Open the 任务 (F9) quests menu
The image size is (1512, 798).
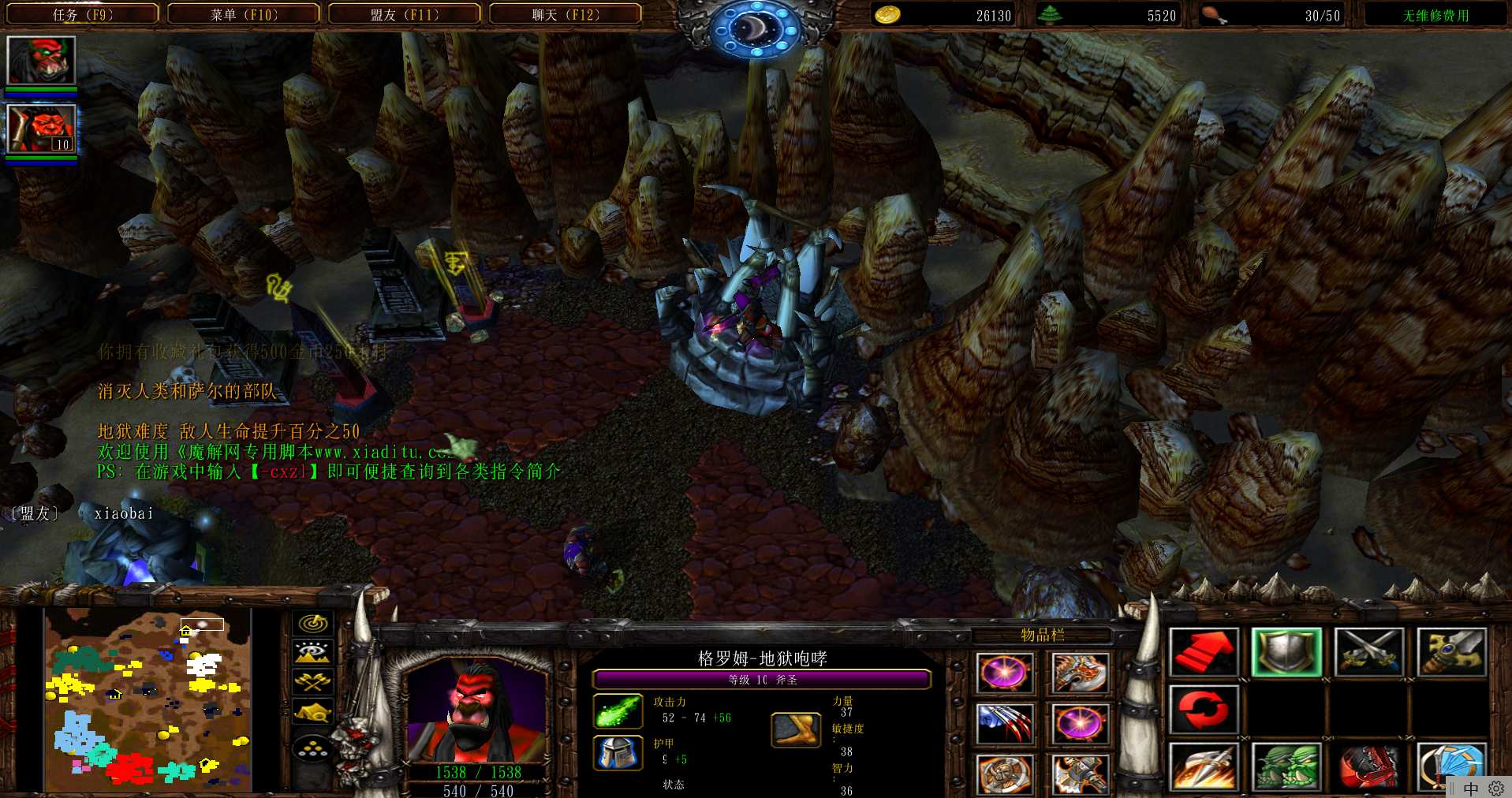click(83, 14)
